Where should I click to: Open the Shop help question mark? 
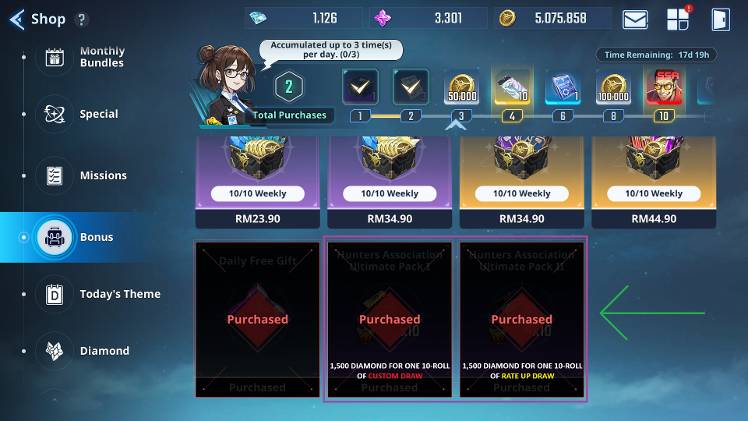[x=82, y=19]
